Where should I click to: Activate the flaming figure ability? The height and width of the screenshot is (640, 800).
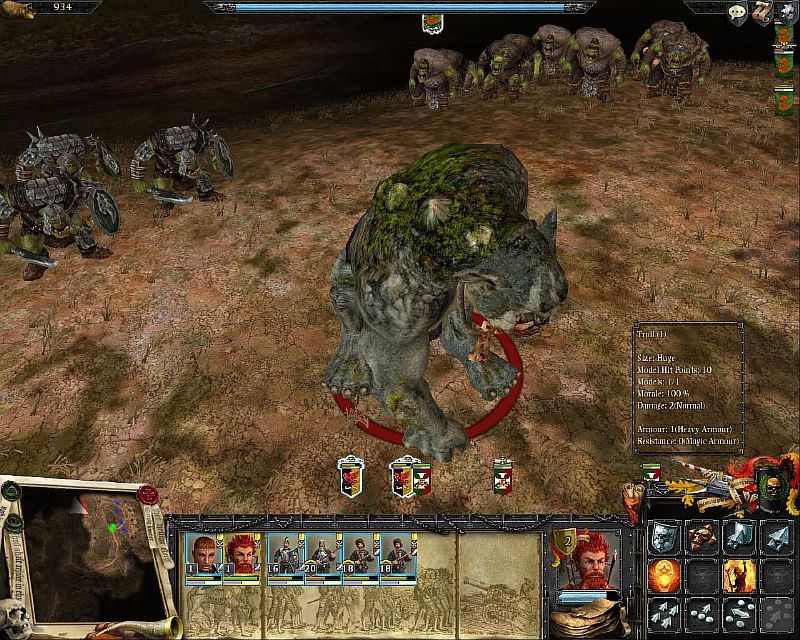tap(739, 575)
